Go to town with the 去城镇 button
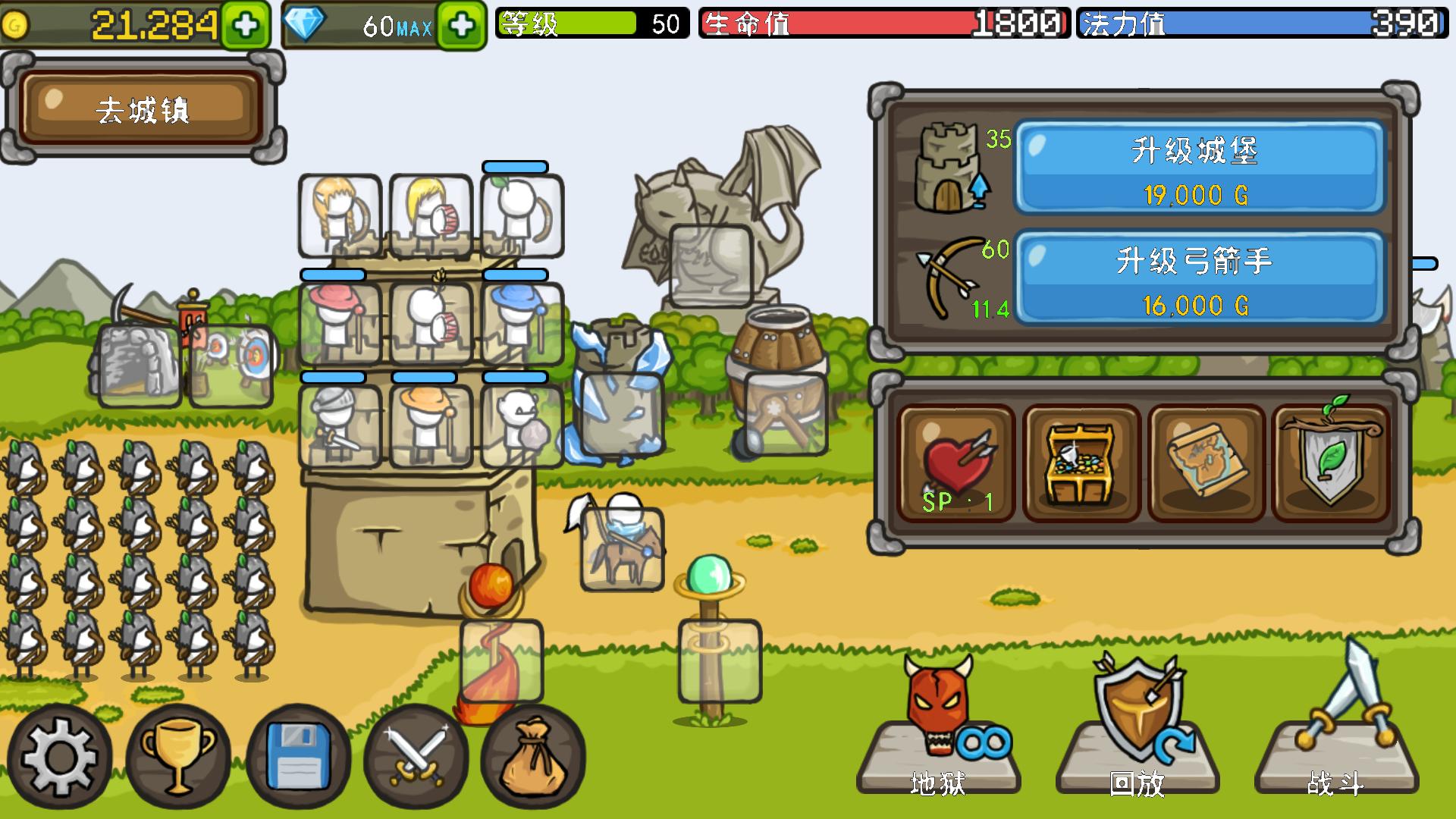Screen dimensions: 1456x819 [142, 108]
